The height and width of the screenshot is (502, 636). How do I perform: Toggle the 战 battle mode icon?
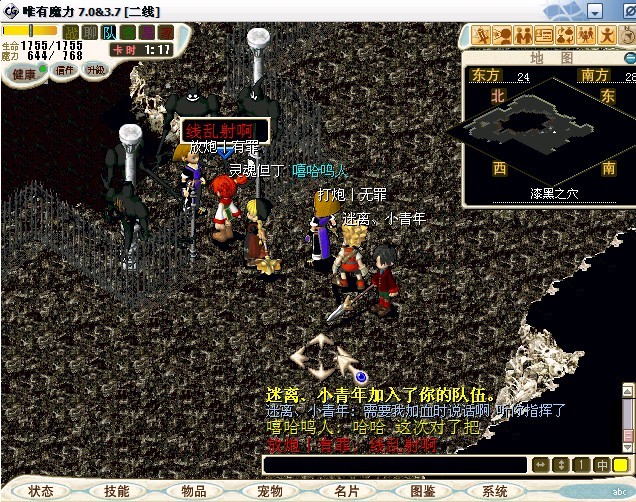[71, 33]
